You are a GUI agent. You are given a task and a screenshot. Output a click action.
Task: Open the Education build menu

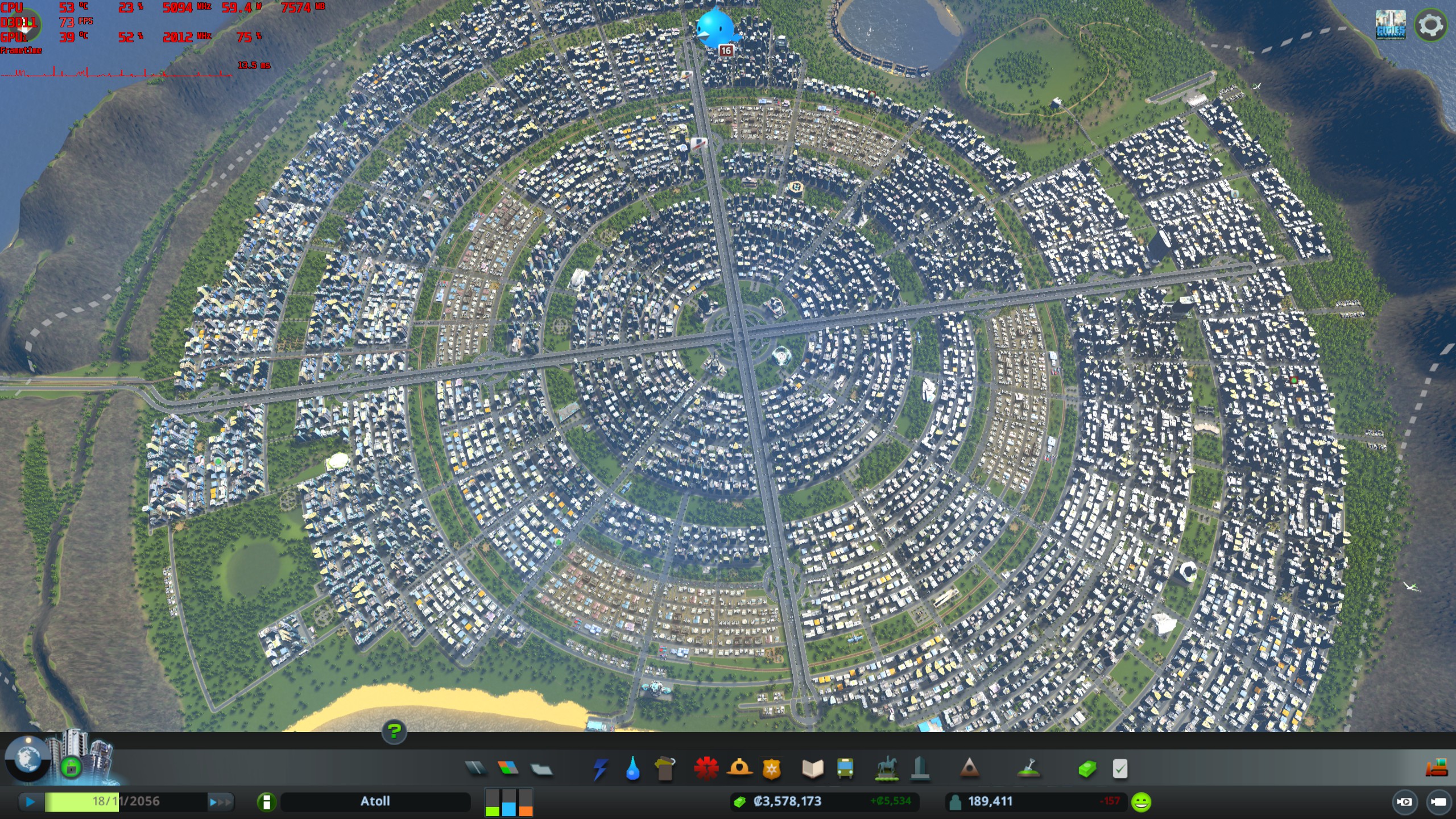tap(813, 769)
